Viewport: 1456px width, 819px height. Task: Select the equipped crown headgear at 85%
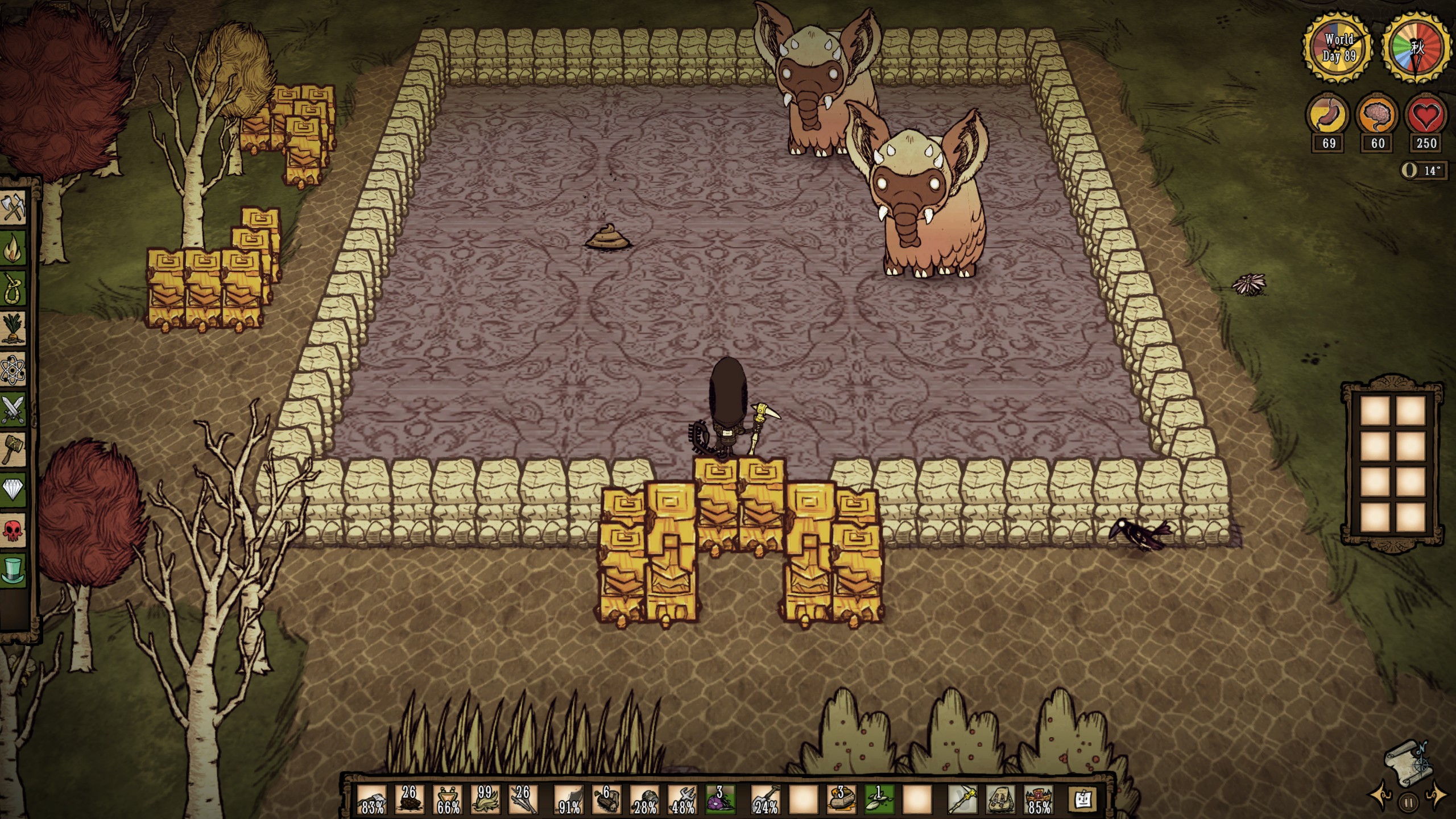(1038, 800)
